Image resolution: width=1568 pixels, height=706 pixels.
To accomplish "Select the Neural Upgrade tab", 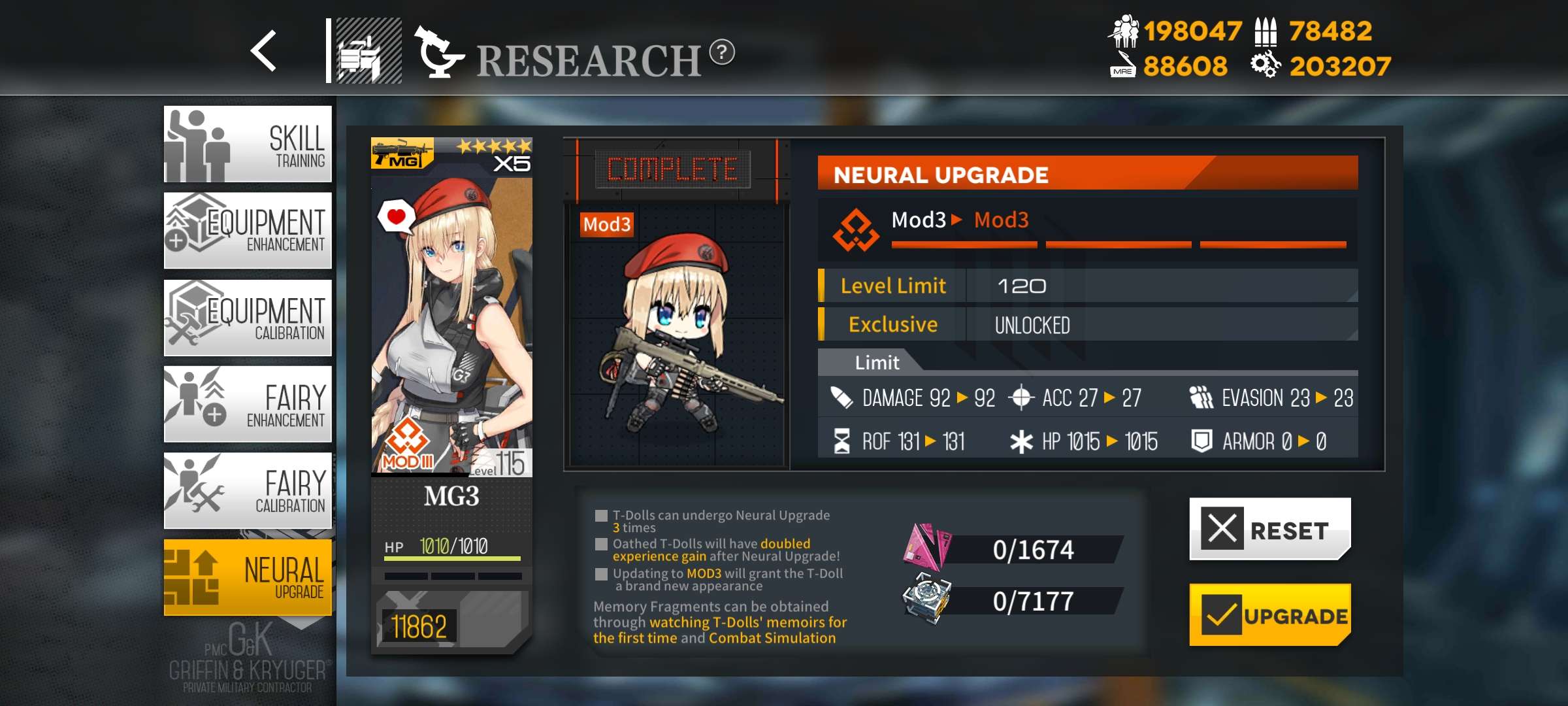I will pos(248,577).
